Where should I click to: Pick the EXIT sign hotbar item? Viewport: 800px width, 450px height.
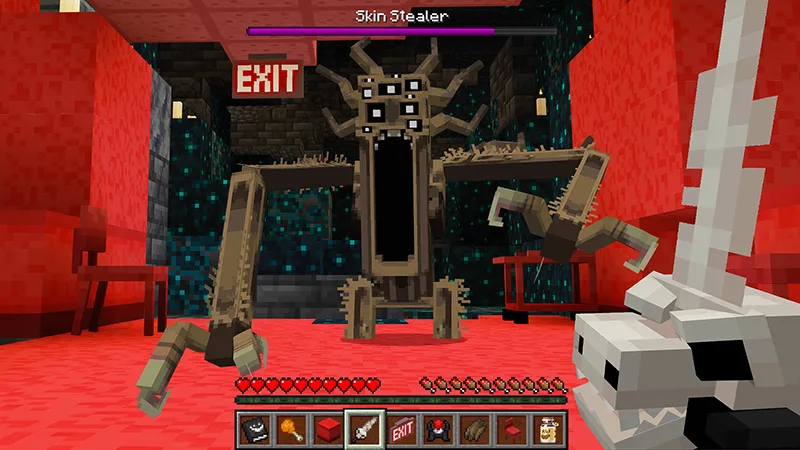(x=401, y=428)
